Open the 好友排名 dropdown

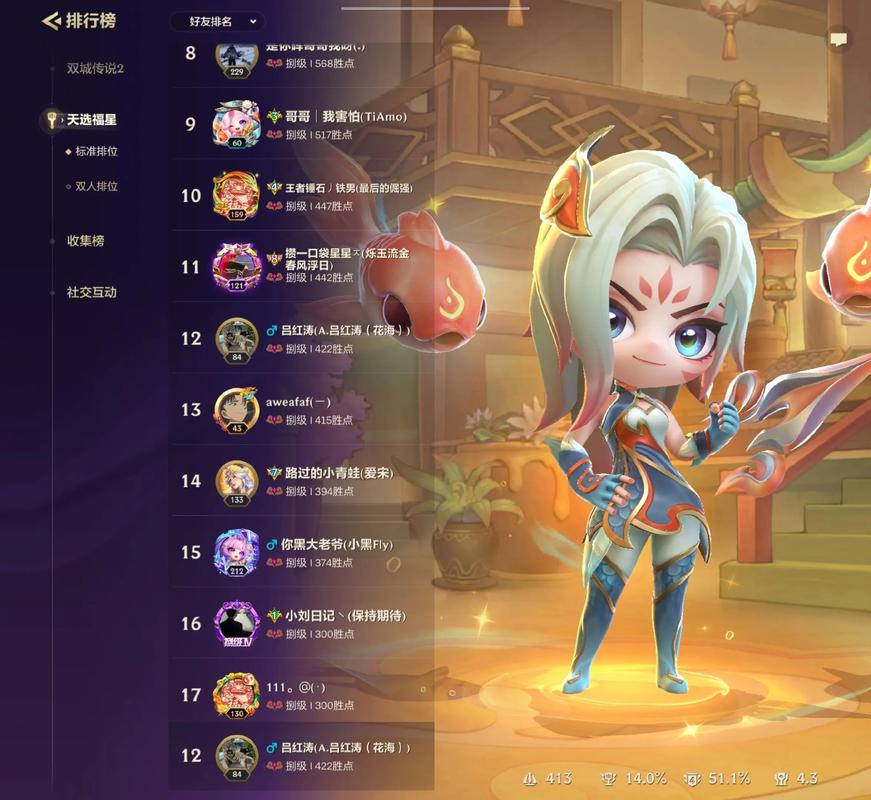point(215,21)
